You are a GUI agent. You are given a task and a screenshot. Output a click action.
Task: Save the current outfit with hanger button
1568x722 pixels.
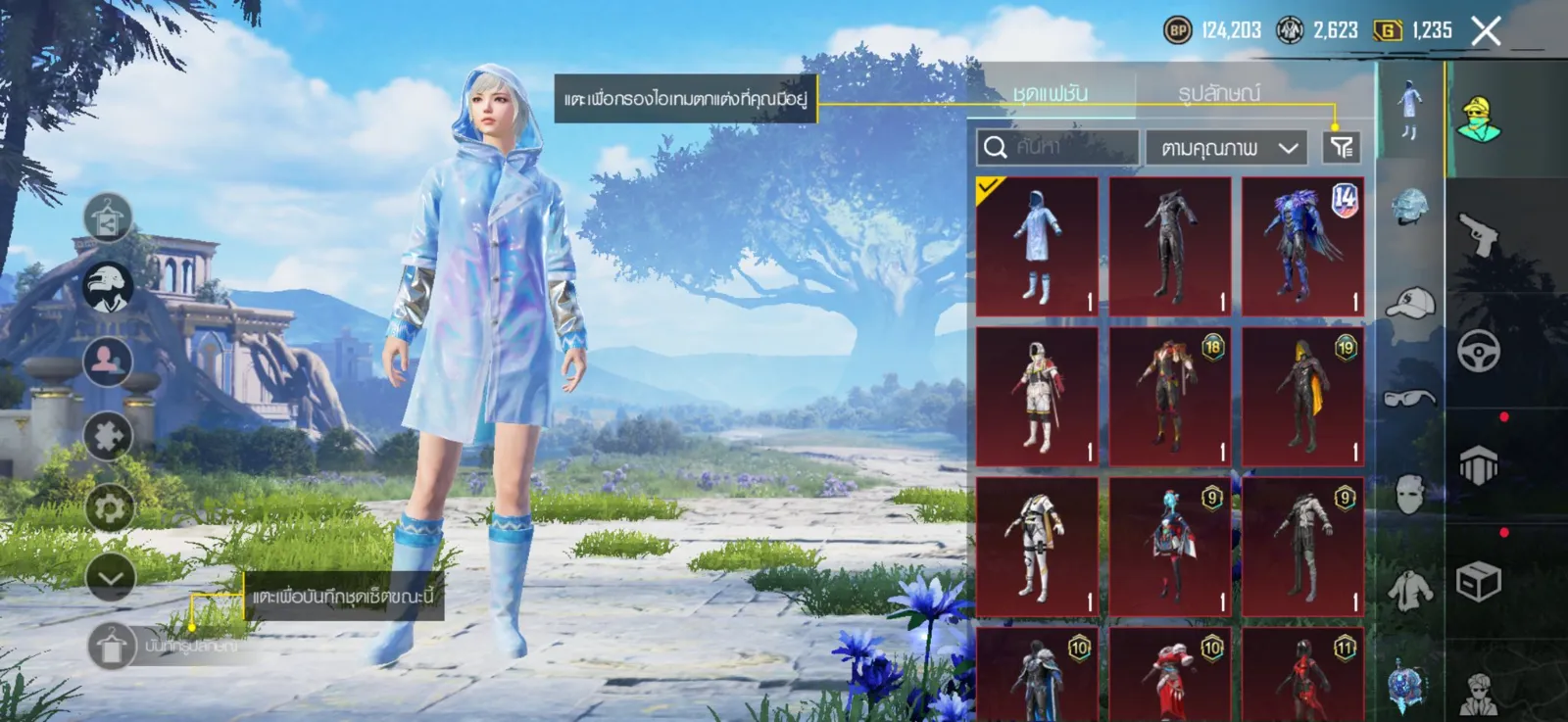coord(111,647)
